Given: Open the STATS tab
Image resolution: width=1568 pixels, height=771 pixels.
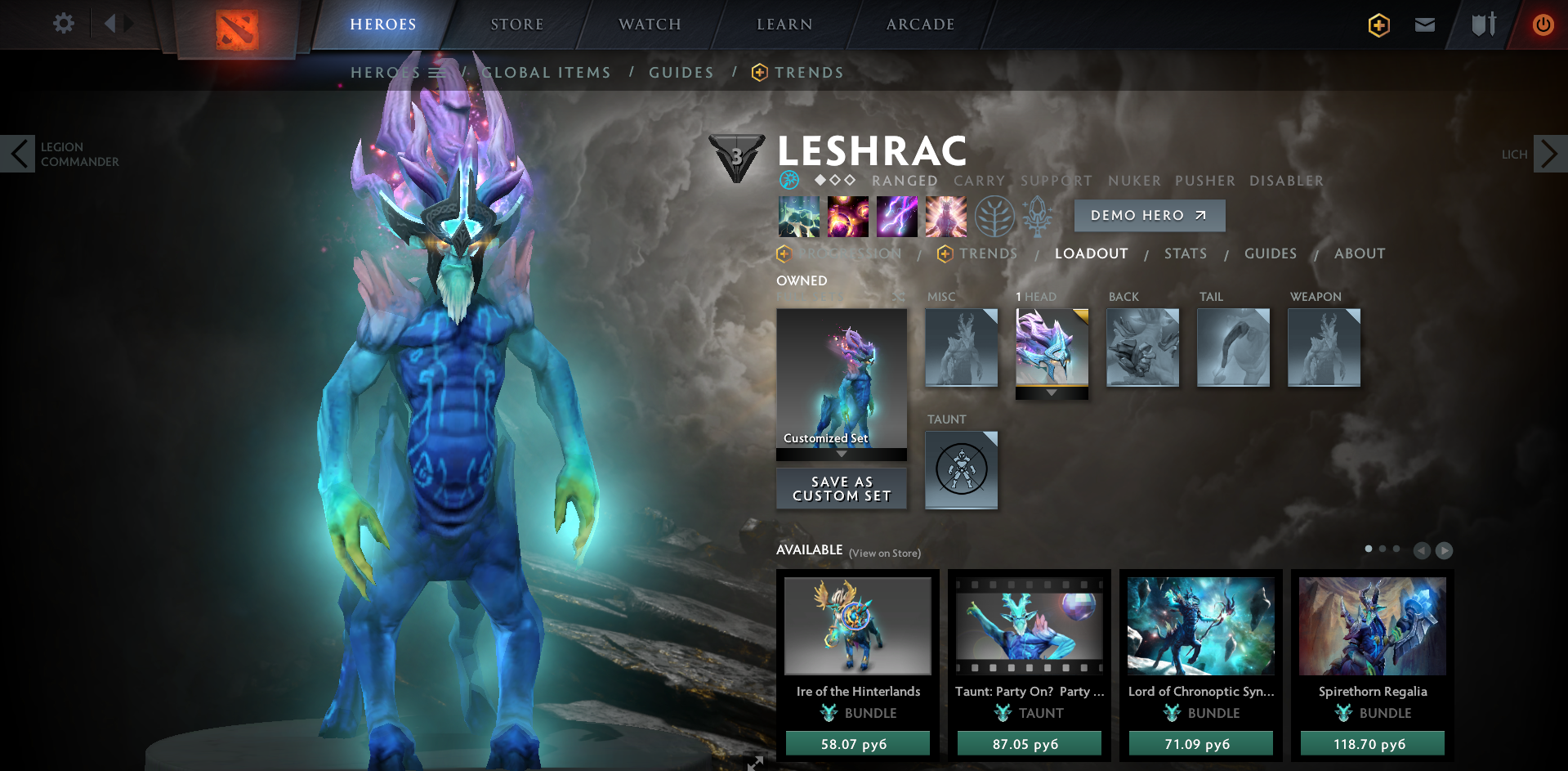Looking at the screenshot, I should (x=1186, y=253).
